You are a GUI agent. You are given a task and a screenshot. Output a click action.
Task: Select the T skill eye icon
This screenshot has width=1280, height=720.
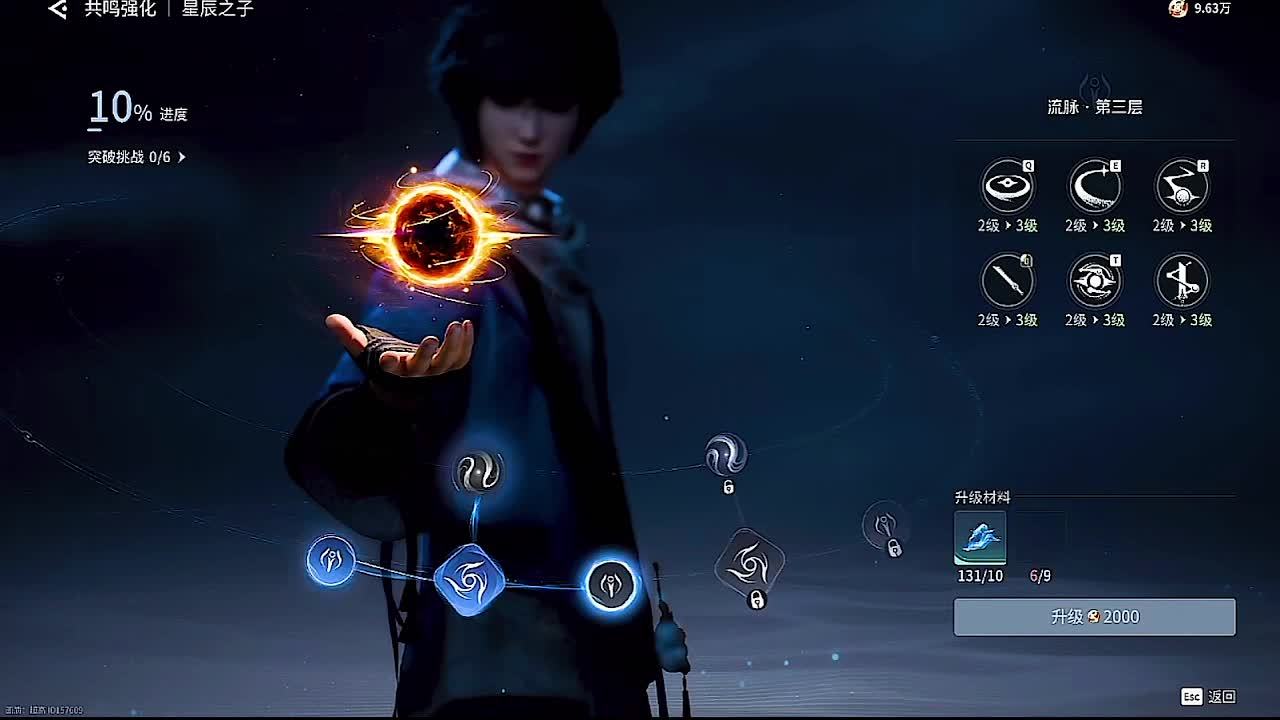click(1094, 281)
